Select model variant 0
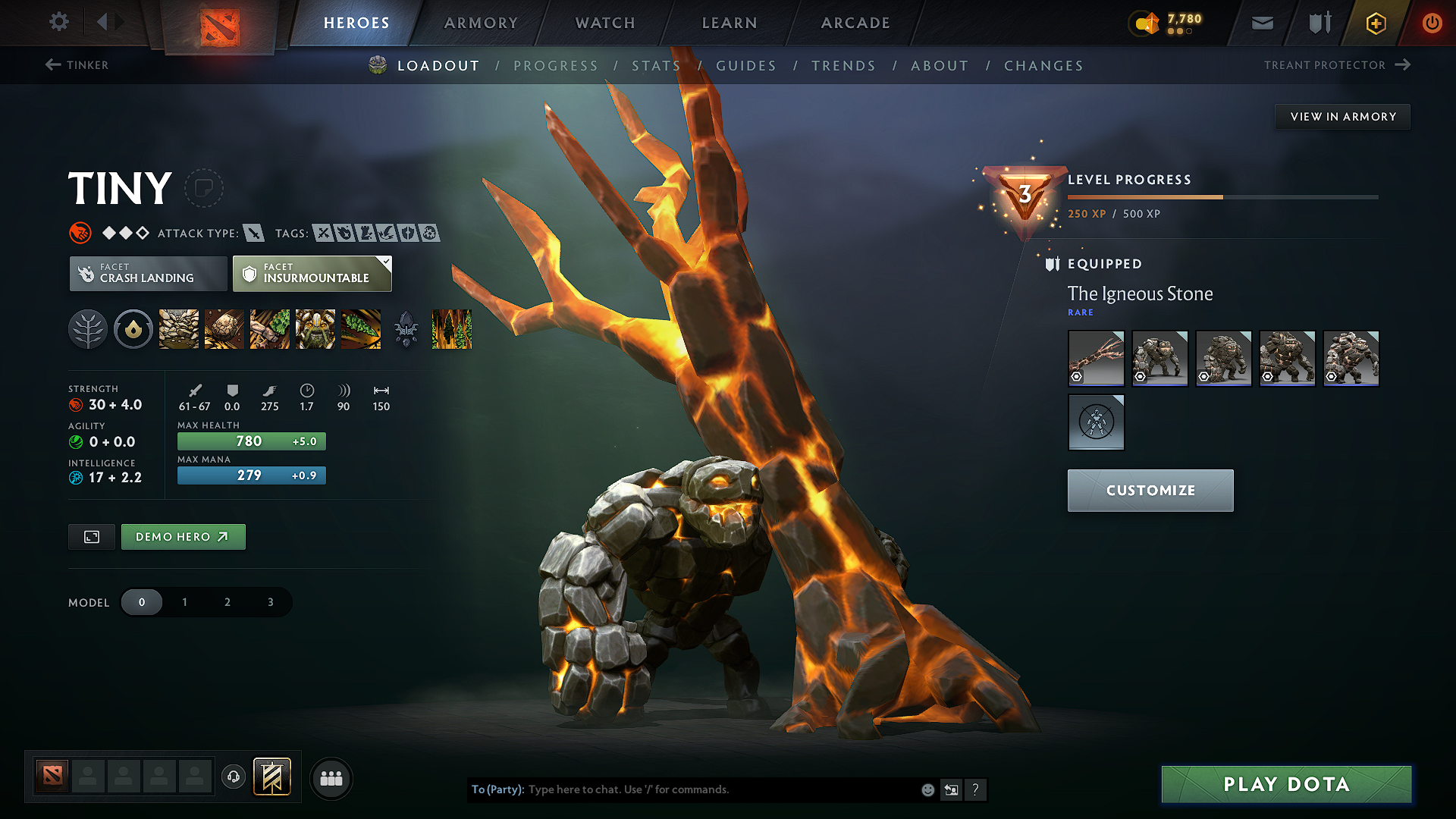The image size is (1456, 819). point(142,601)
